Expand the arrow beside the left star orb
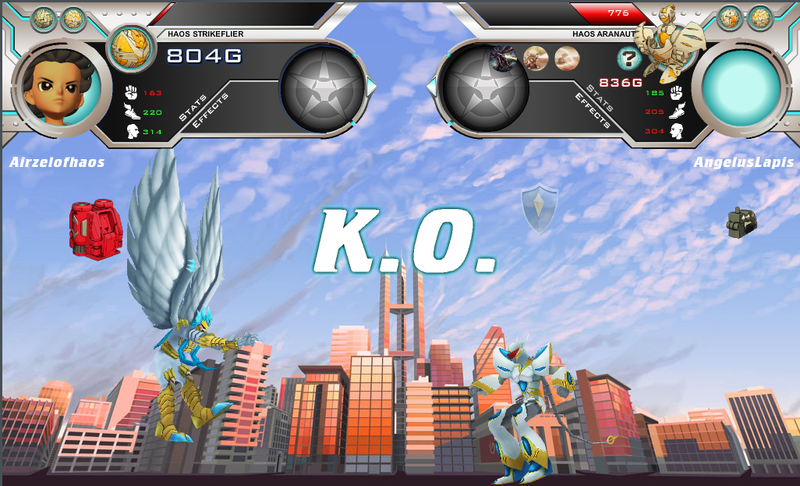Screen dimensions: 800x486 click(x=372, y=88)
